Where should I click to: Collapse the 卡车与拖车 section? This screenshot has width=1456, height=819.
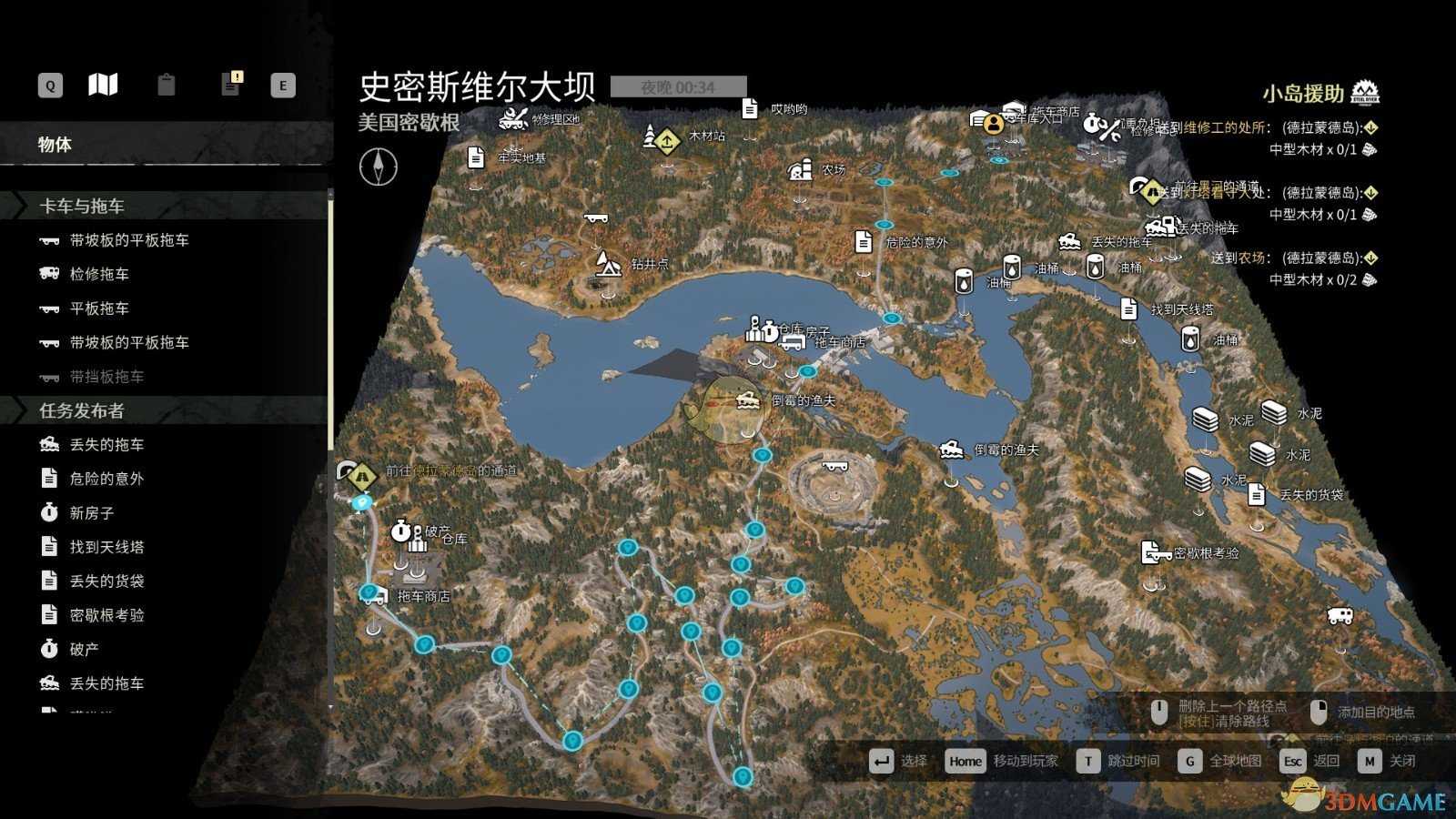(82, 206)
